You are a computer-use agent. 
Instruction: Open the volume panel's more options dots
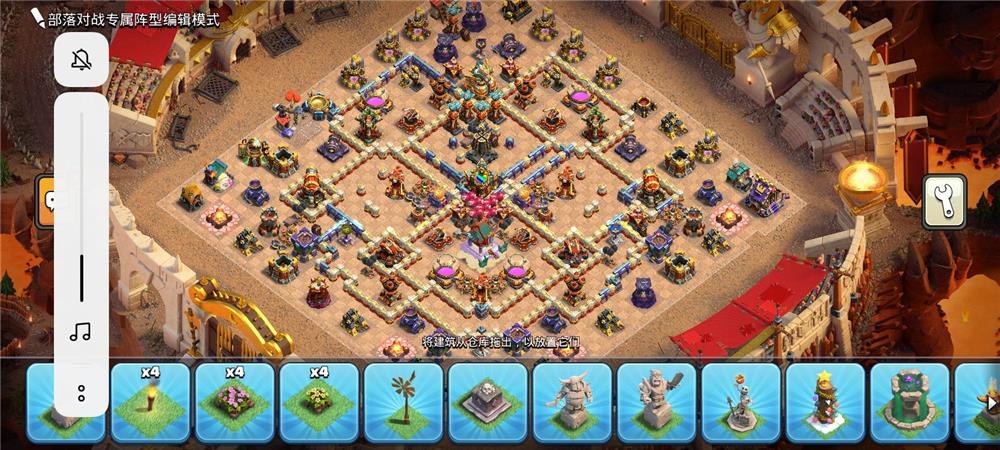pyautogui.click(x=81, y=391)
